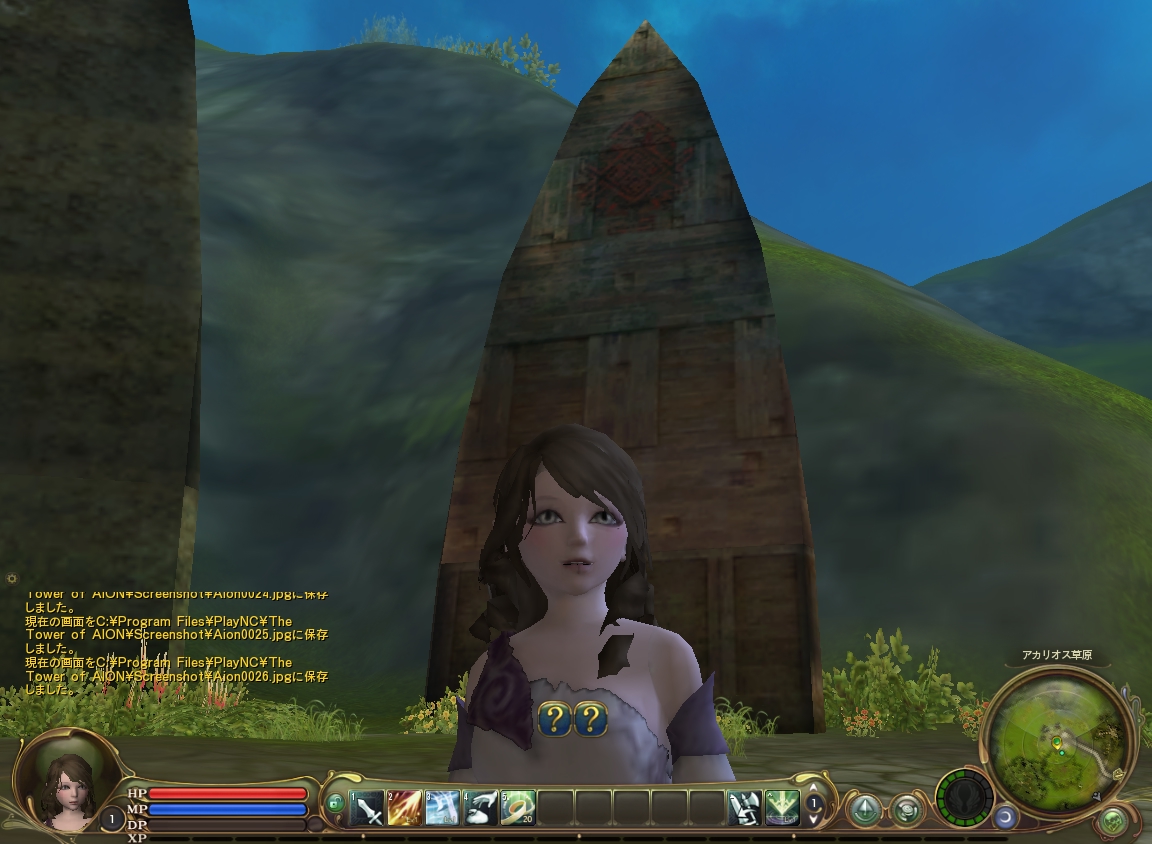Image resolution: width=1152 pixels, height=844 pixels.
Task: Click the round rose emblem button
Action: coord(907,809)
